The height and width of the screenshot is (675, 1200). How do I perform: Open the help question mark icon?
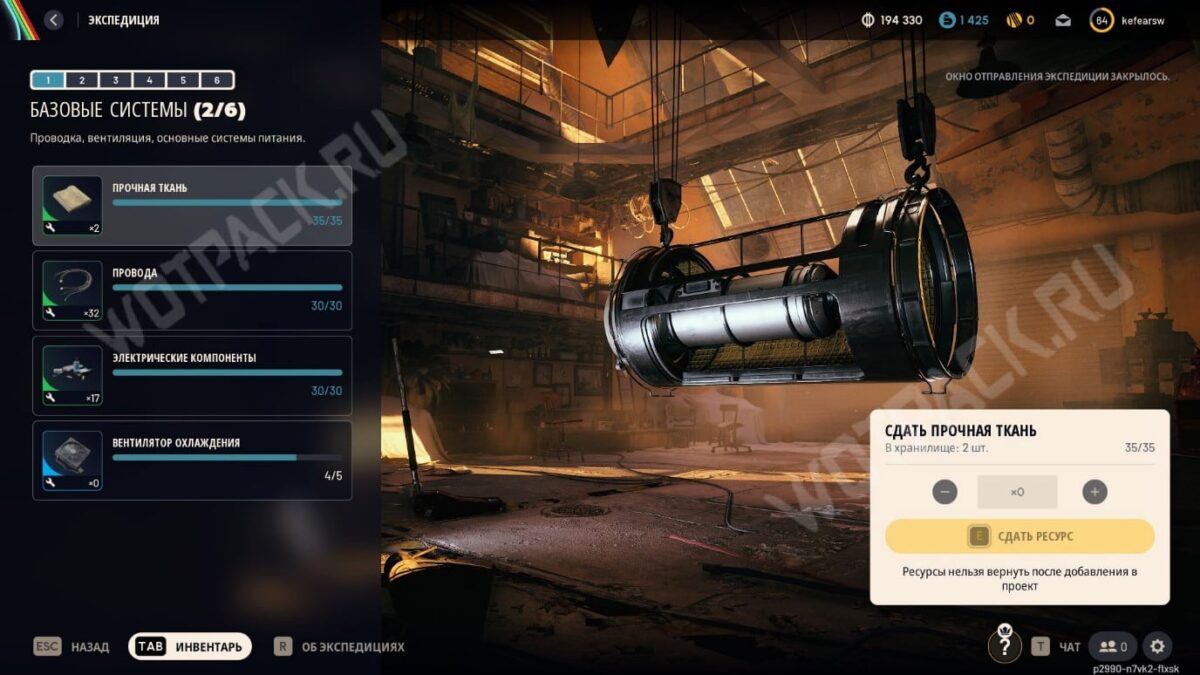[1005, 646]
